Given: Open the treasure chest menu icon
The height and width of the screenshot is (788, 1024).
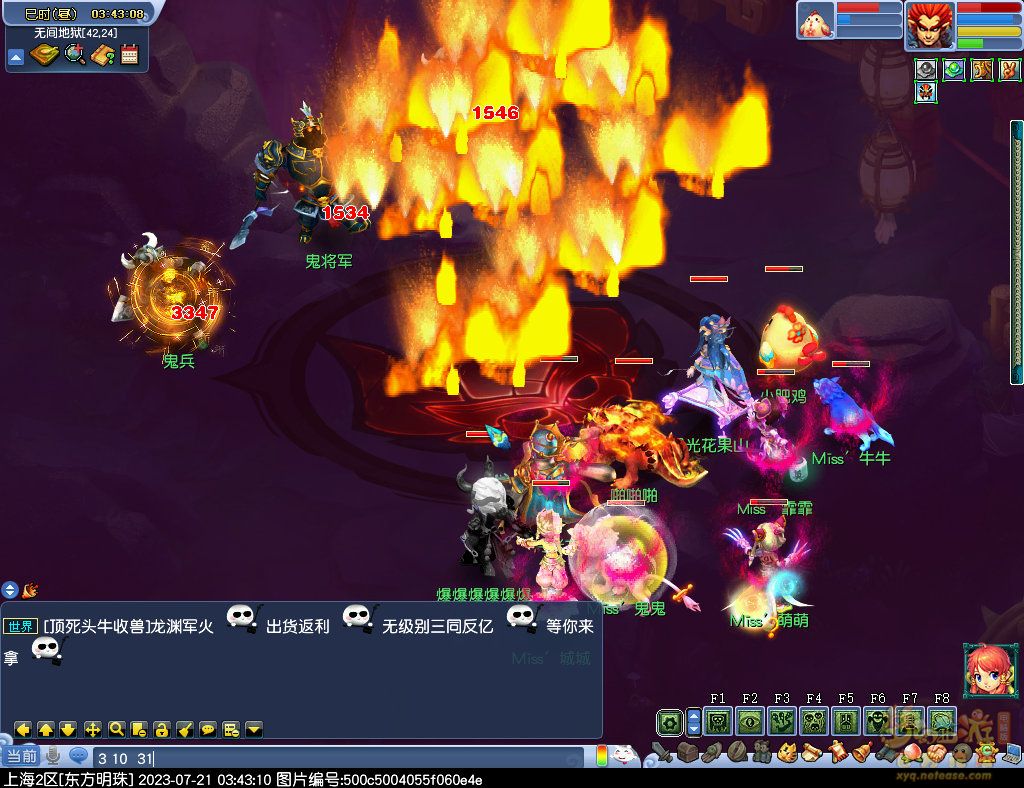Looking at the screenshot, I should (x=686, y=752).
